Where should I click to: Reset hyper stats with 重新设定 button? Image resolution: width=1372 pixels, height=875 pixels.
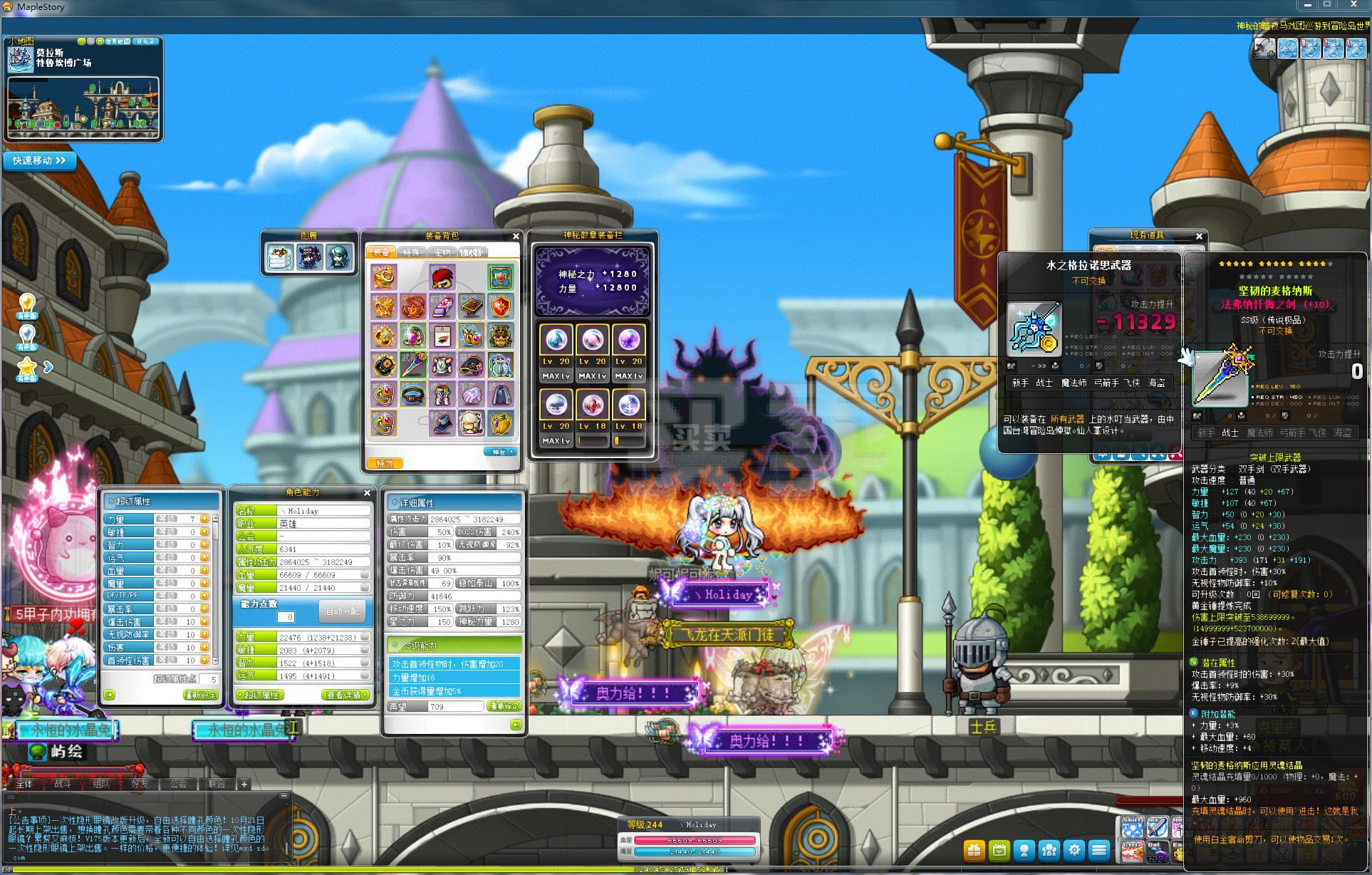[x=201, y=695]
